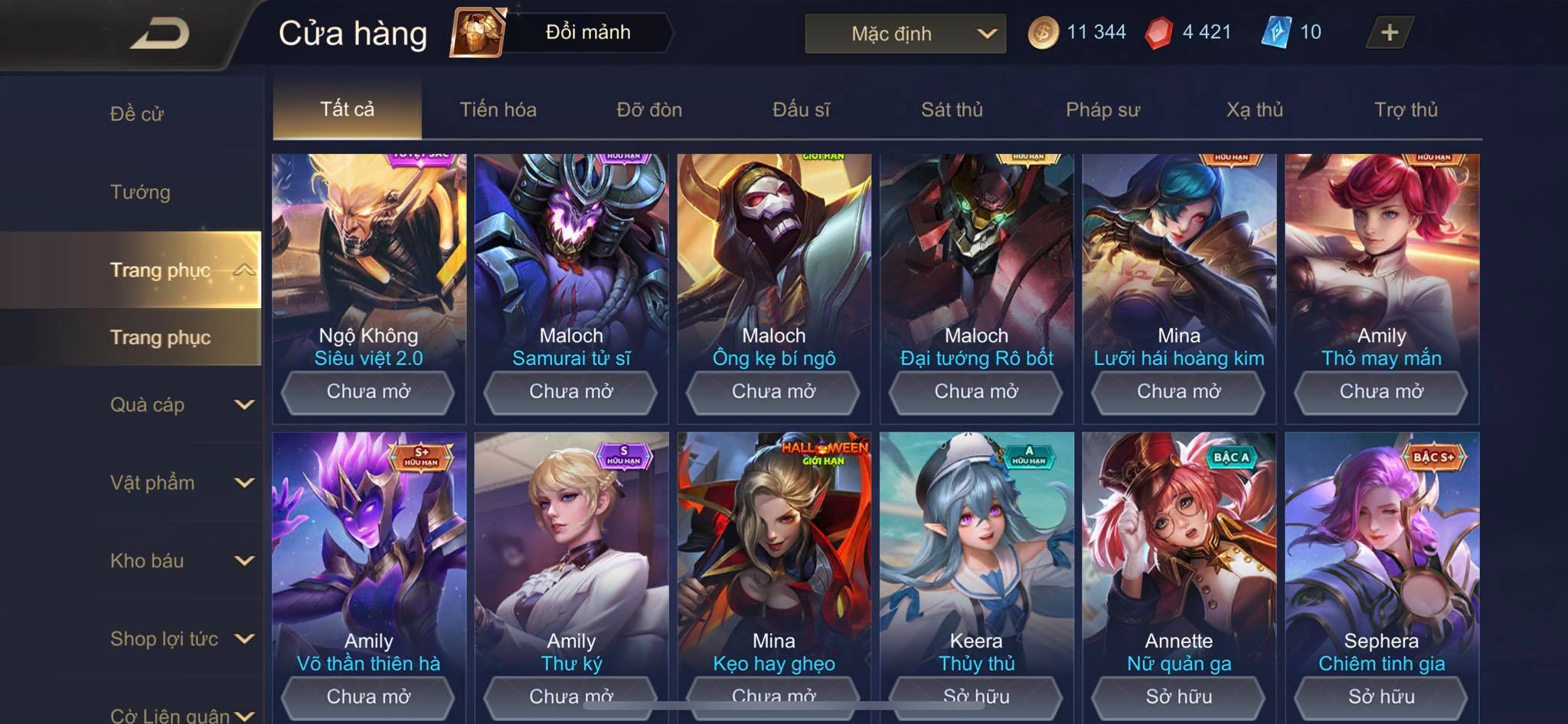Expand the Vật phẩm menu
This screenshot has height=724, width=1568.
(x=181, y=483)
